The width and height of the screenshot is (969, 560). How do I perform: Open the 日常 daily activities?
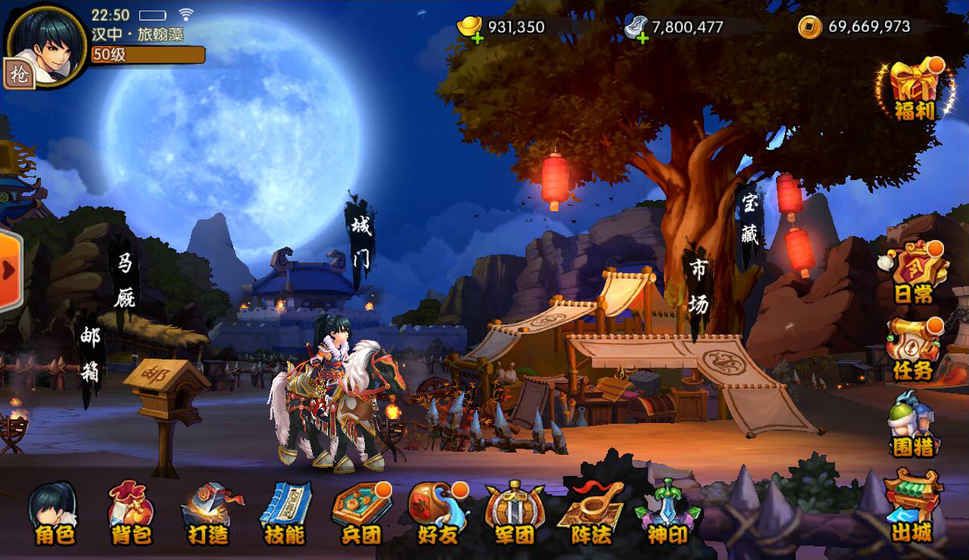tap(913, 272)
